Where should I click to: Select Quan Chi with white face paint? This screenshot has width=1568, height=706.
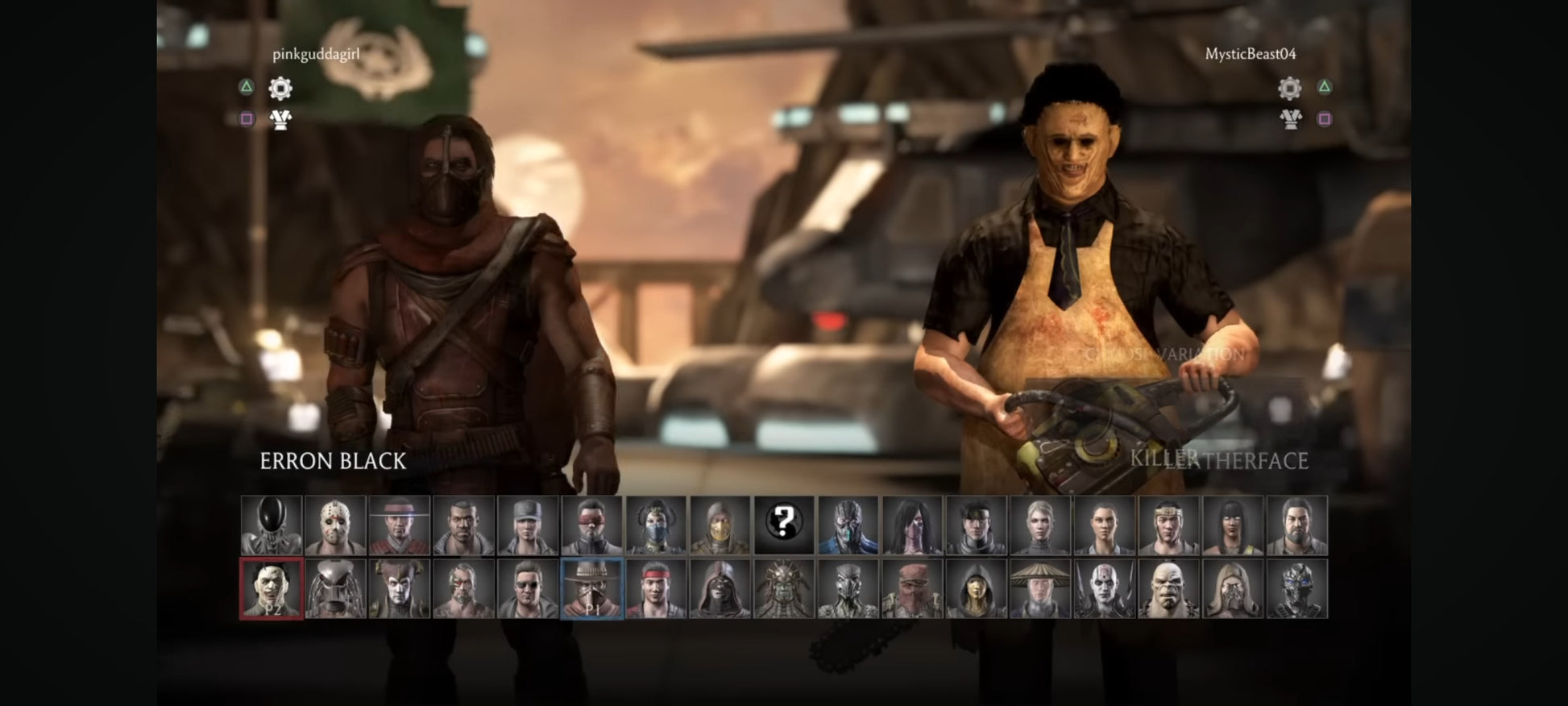click(1104, 589)
